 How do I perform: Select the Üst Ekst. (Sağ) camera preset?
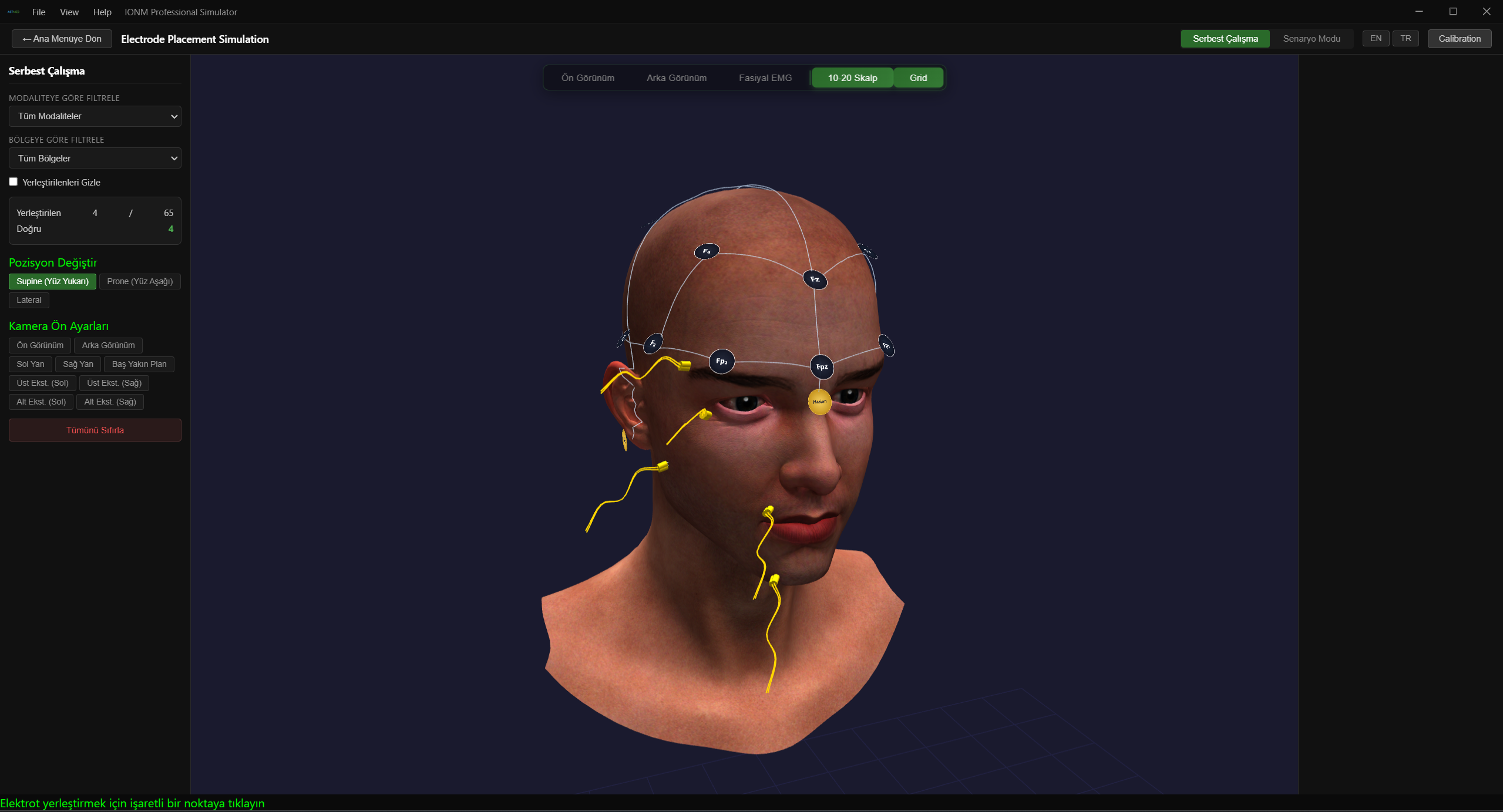114,383
